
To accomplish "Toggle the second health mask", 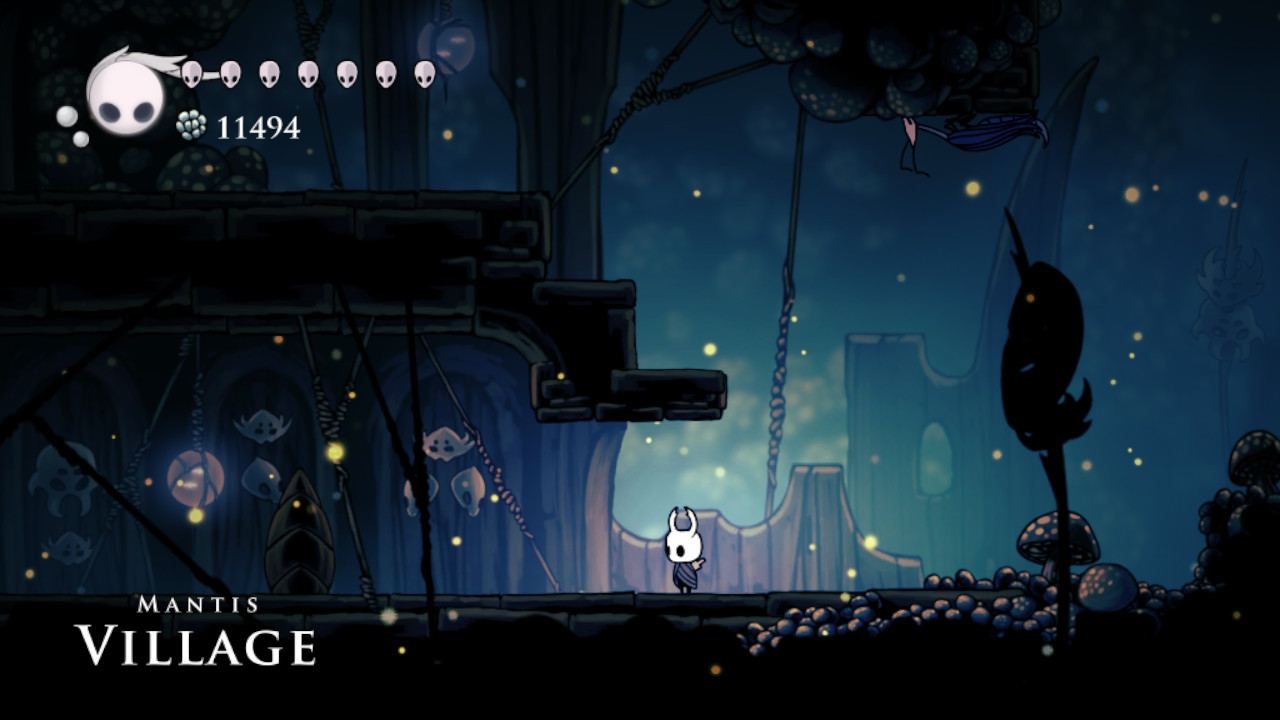I will pyautogui.click(x=230, y=75).
